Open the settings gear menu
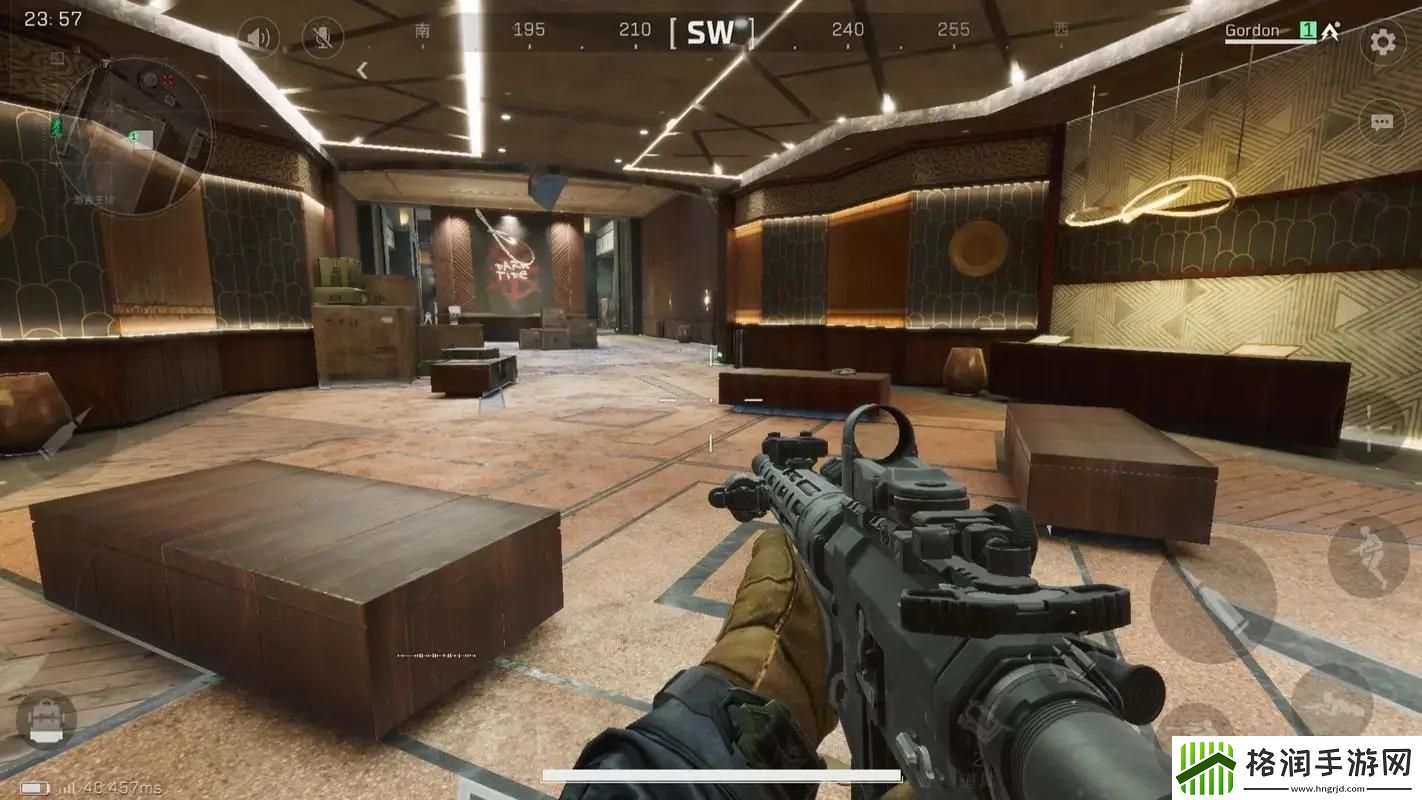 (x=1382, y=42)
